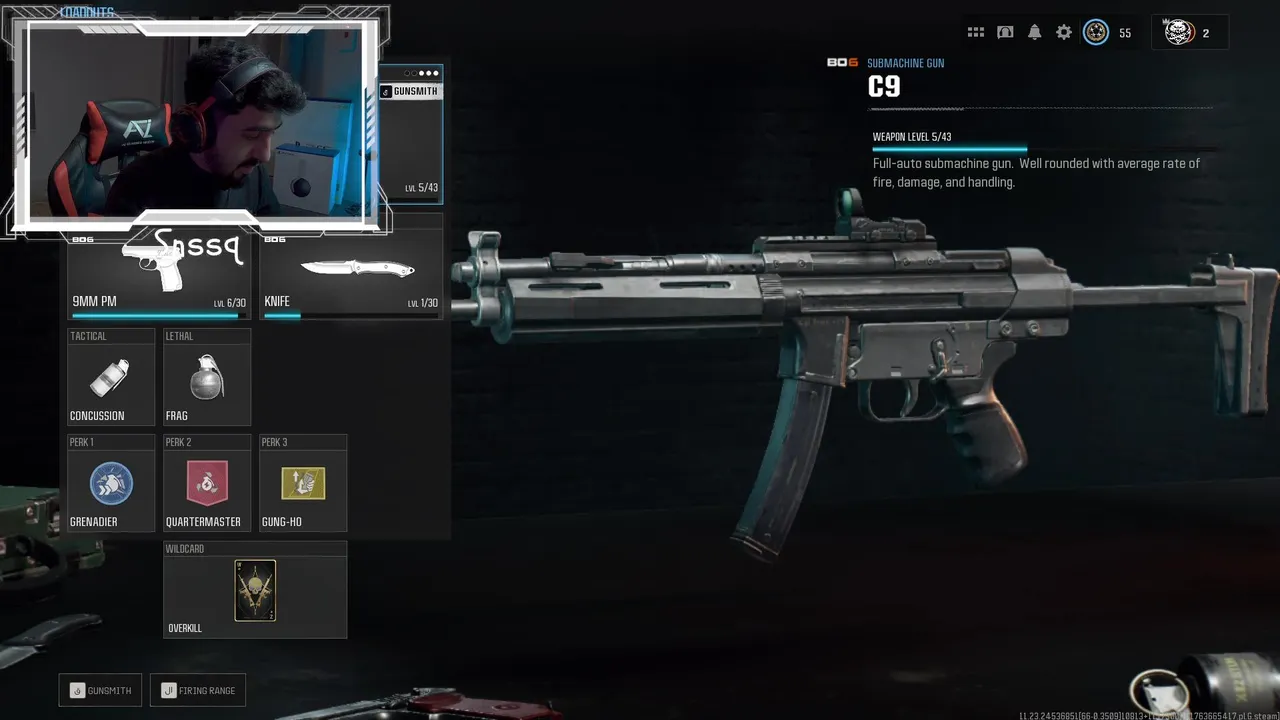Open the settings gear
Screen dimensions: 1280x720
tap(1064, 33)
